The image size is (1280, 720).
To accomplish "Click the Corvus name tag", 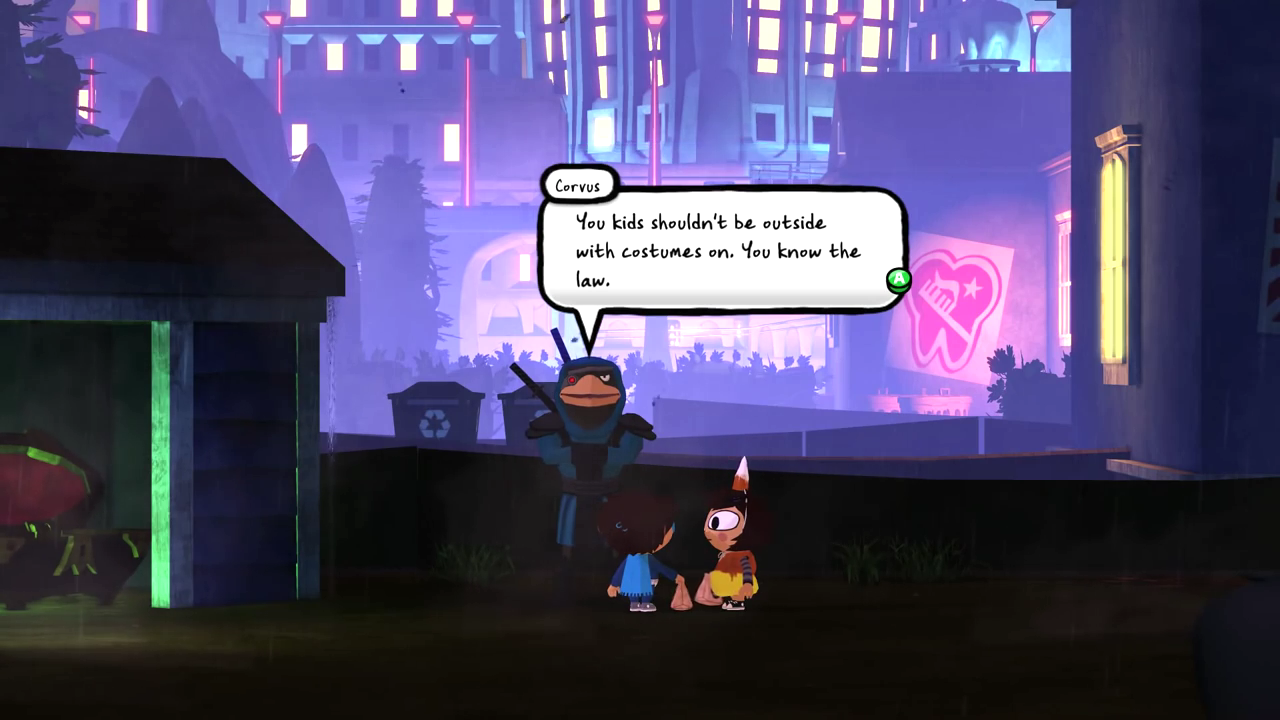I will [580, 185].
